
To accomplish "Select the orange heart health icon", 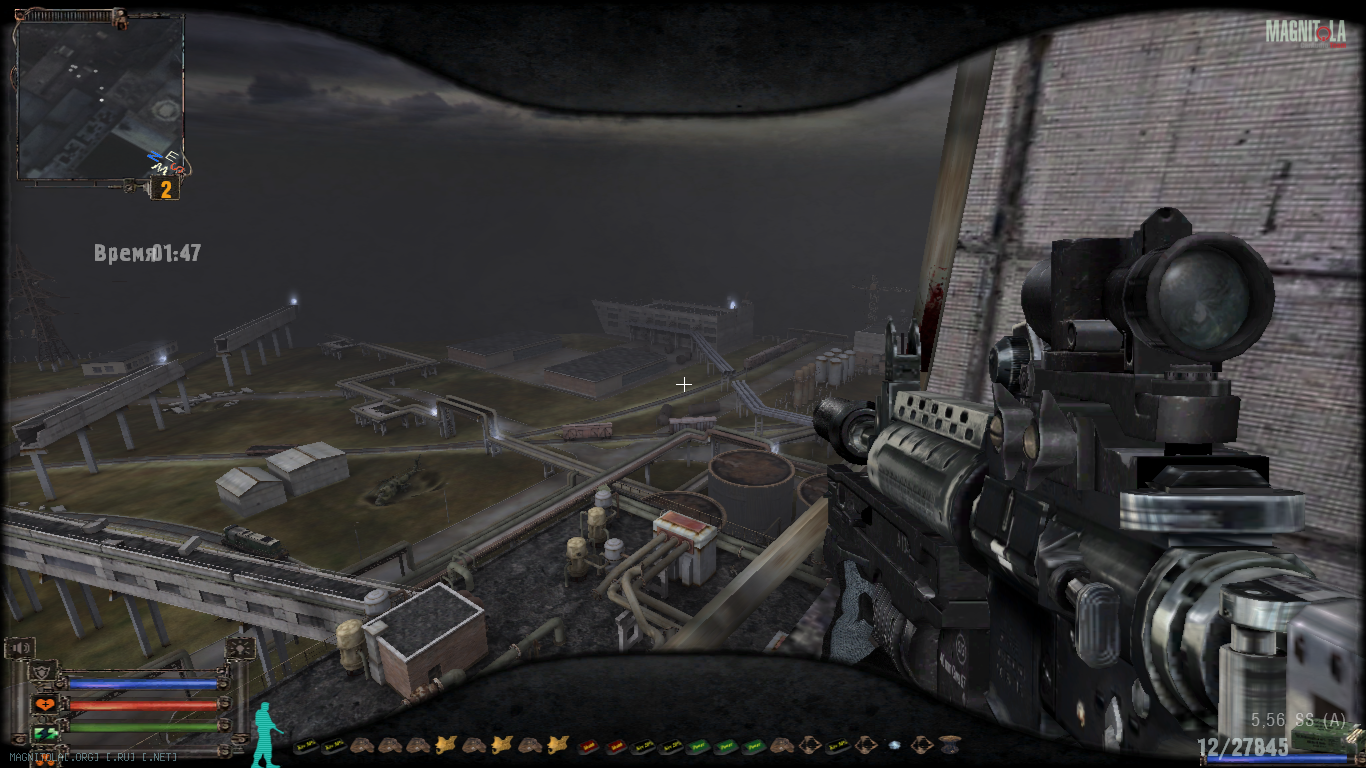I will (44, 705).
